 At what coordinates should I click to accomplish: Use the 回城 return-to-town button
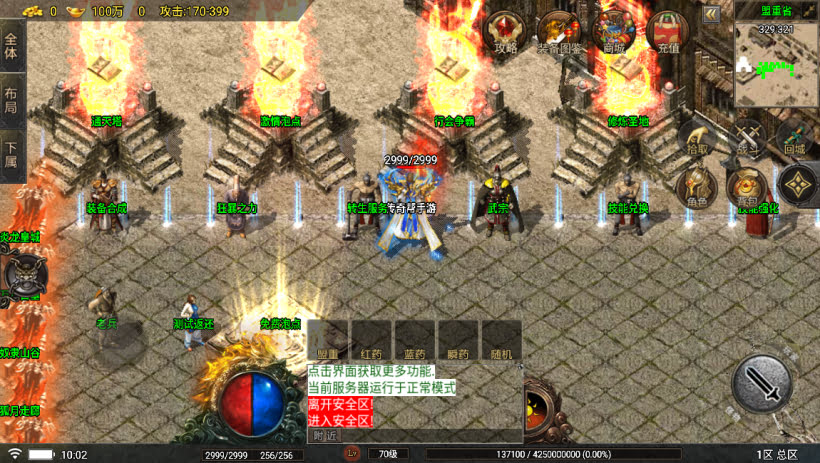(795, 138)
